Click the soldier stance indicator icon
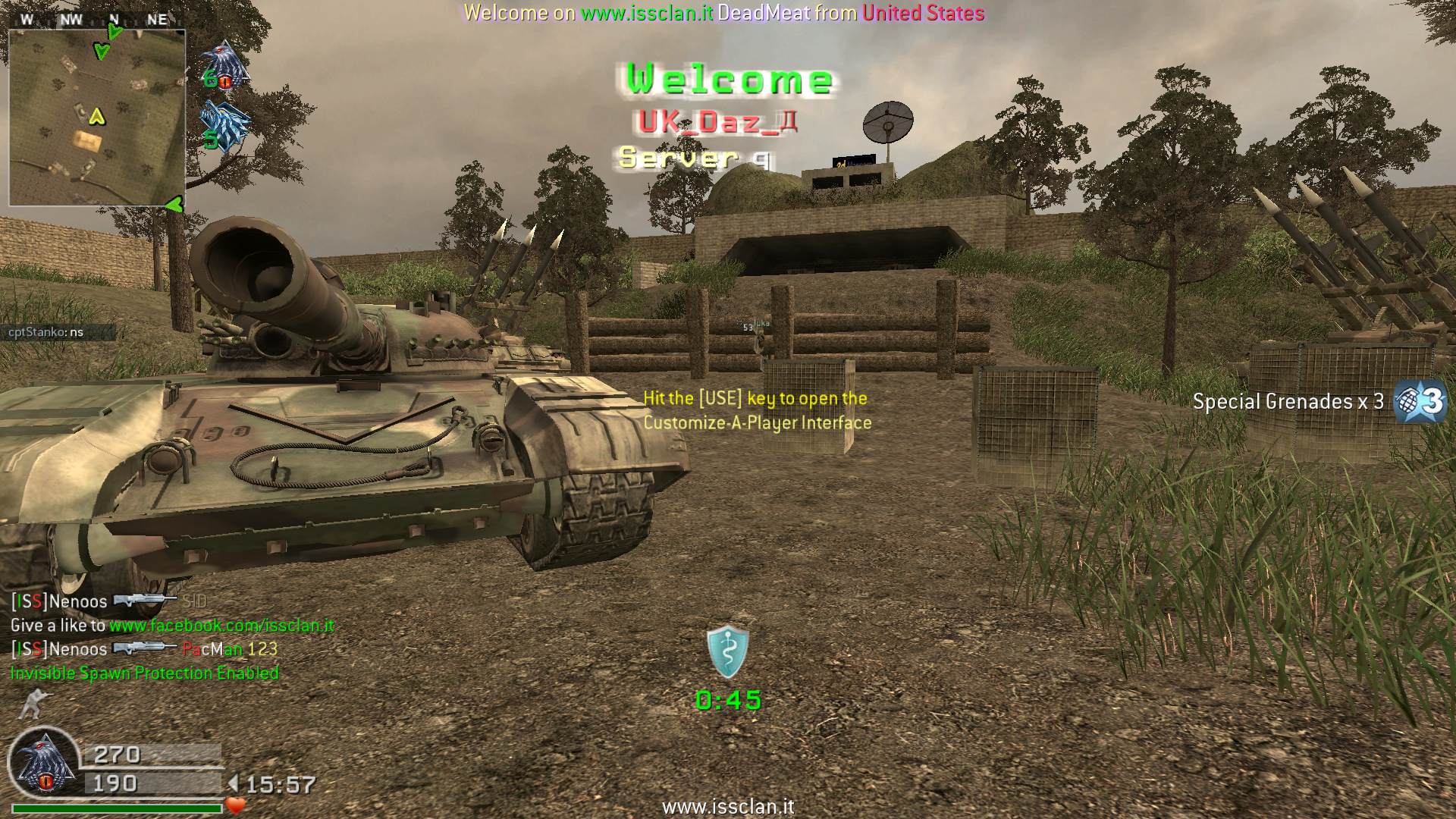1456x819 pixels. (32, 704)
